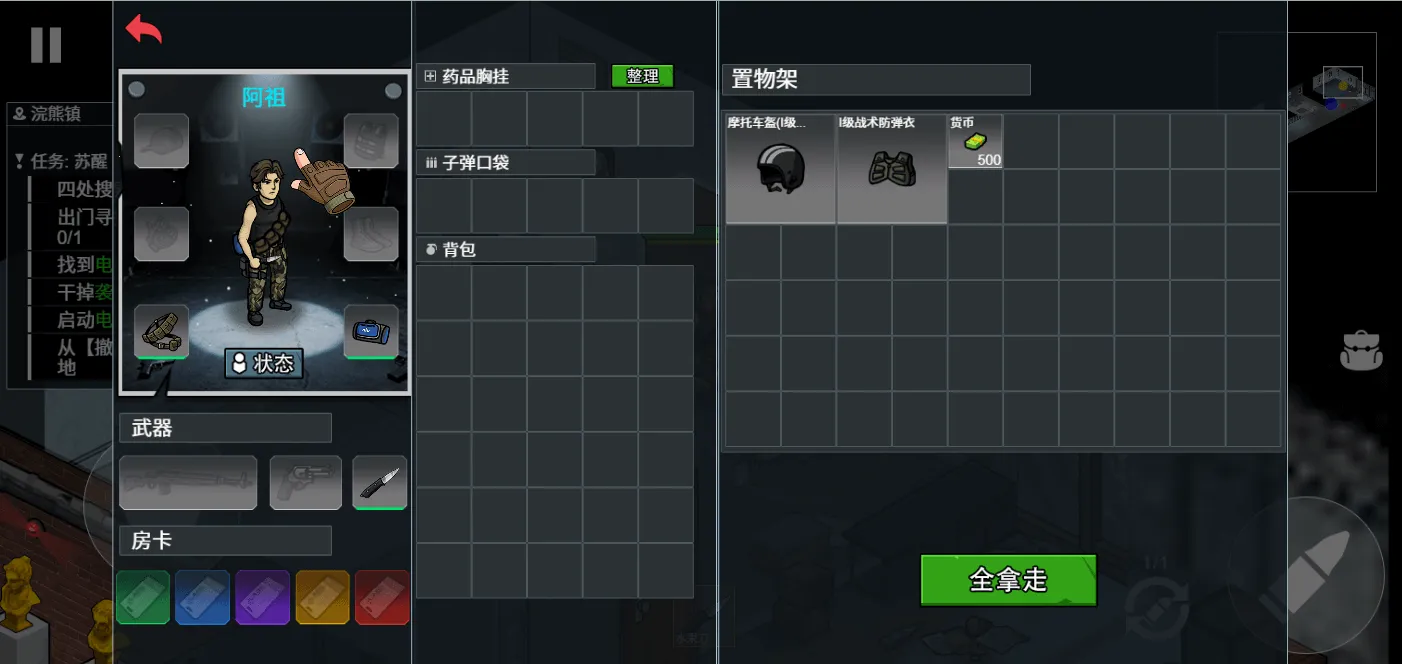This screenshot has width=1402, height=664.
Task: Sort inventory with the 整理 button
Action: pos(642,76)
